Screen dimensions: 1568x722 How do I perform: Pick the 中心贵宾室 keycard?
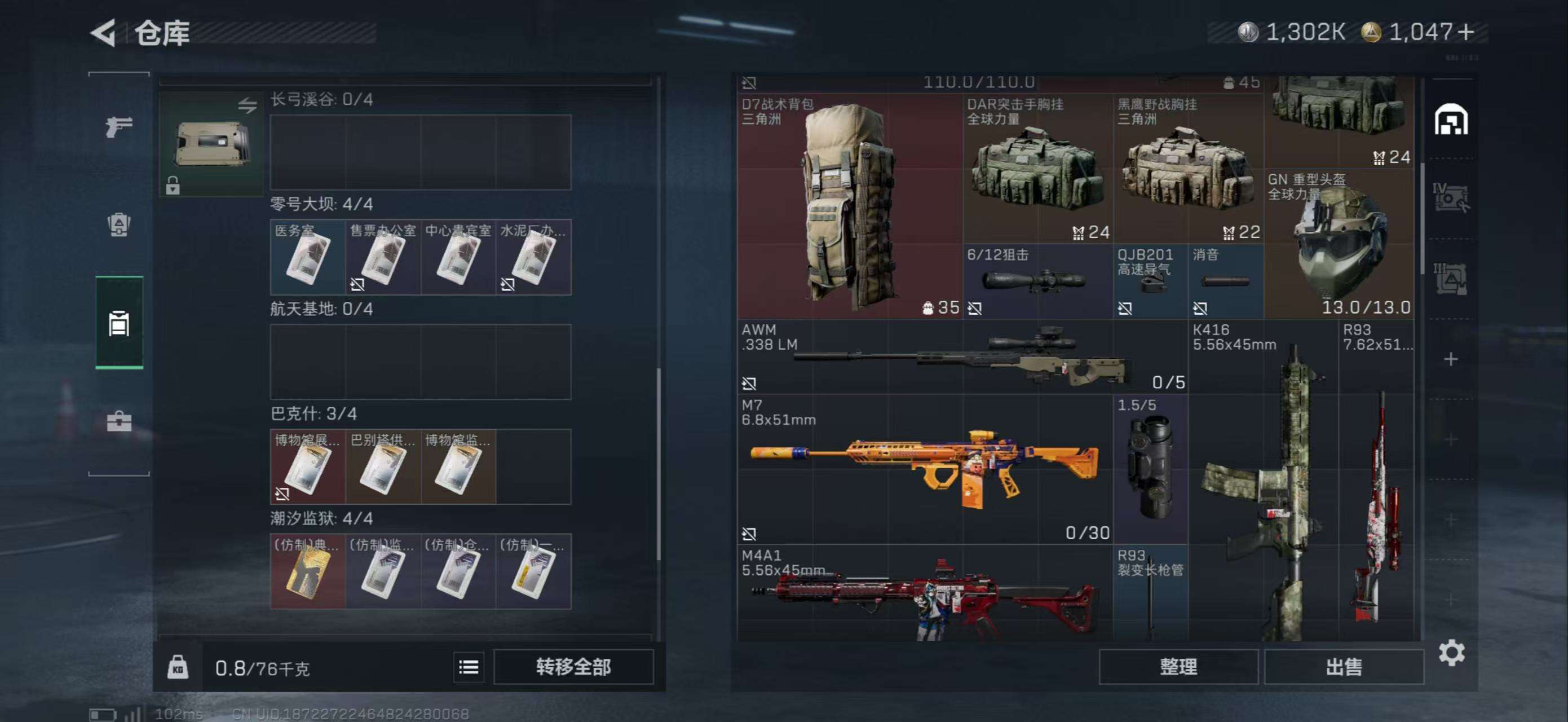[x=458, y=258]
